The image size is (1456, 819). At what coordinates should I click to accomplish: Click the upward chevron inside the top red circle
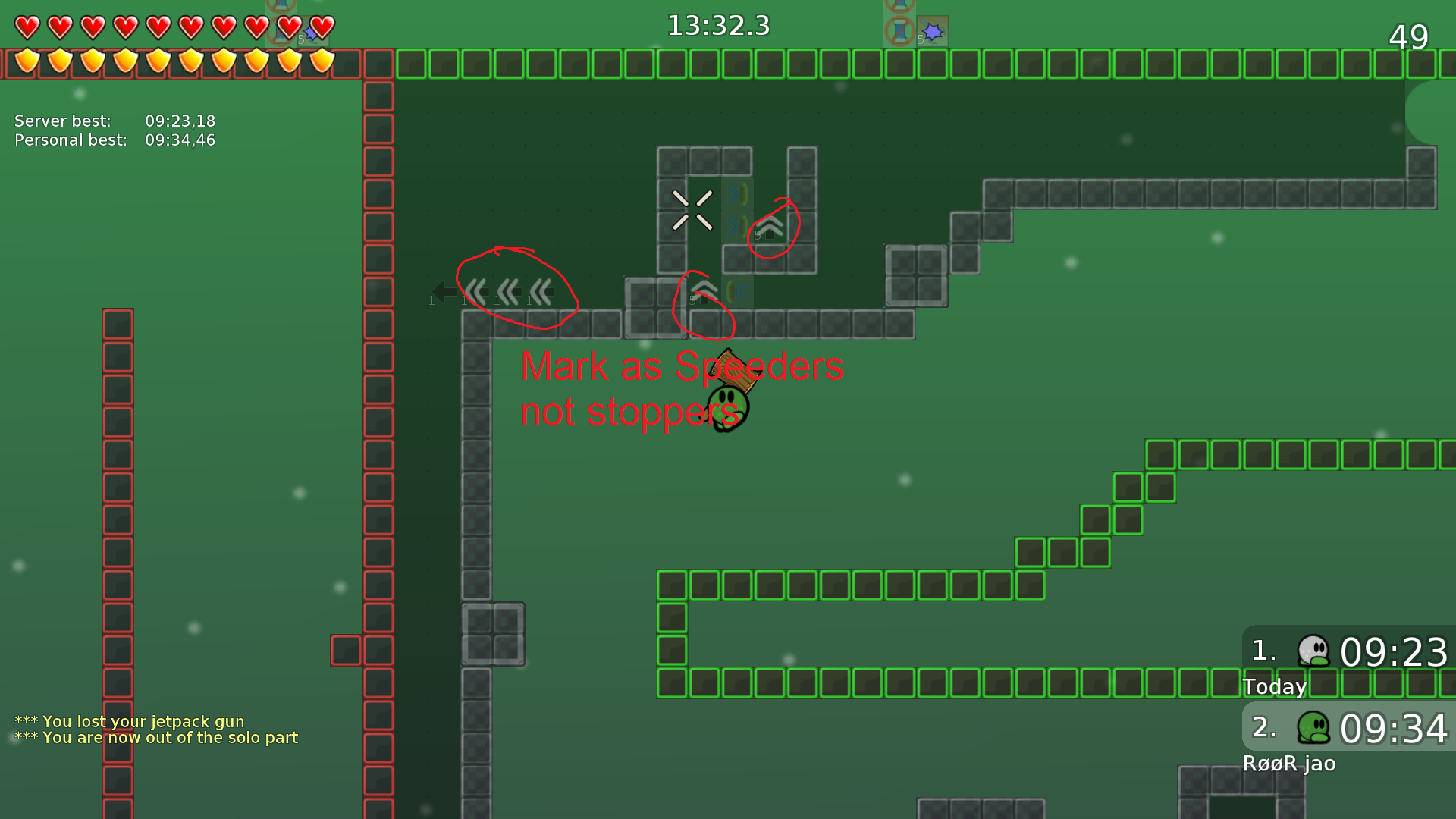pos(770,227)
